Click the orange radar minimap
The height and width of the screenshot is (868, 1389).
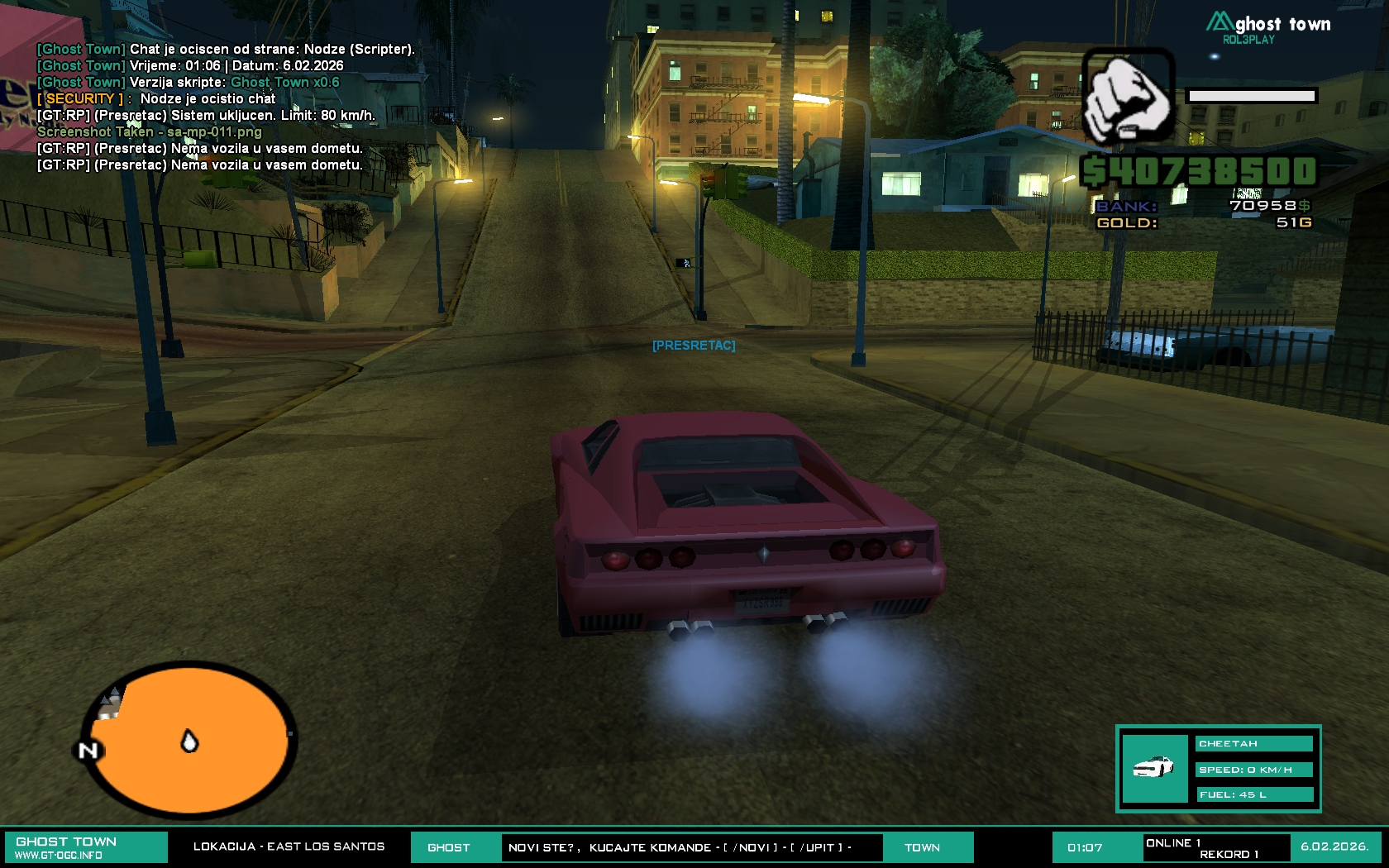[192, 740]
